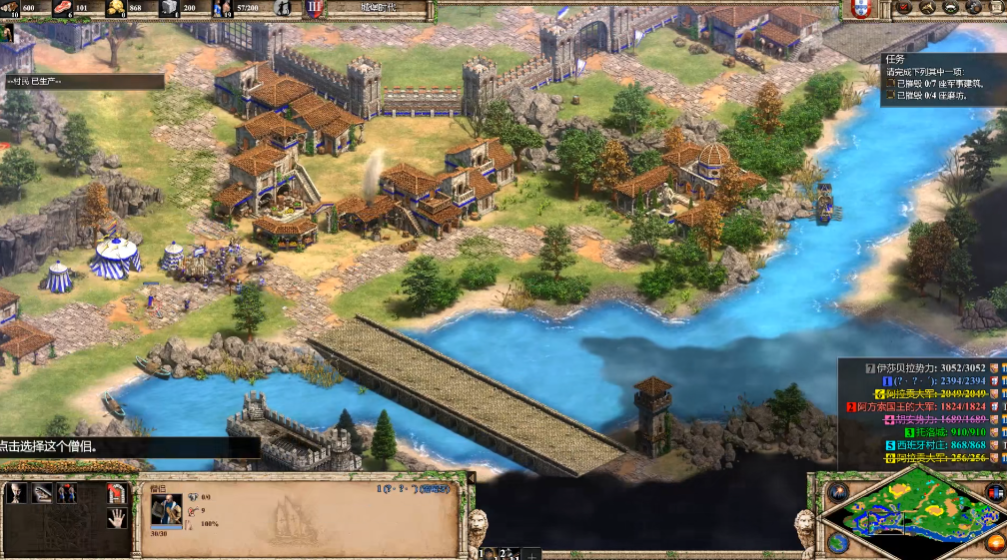Select the monk convert command icon
The height and width of the screenshot is (560, 1007).
click(17, 493)
